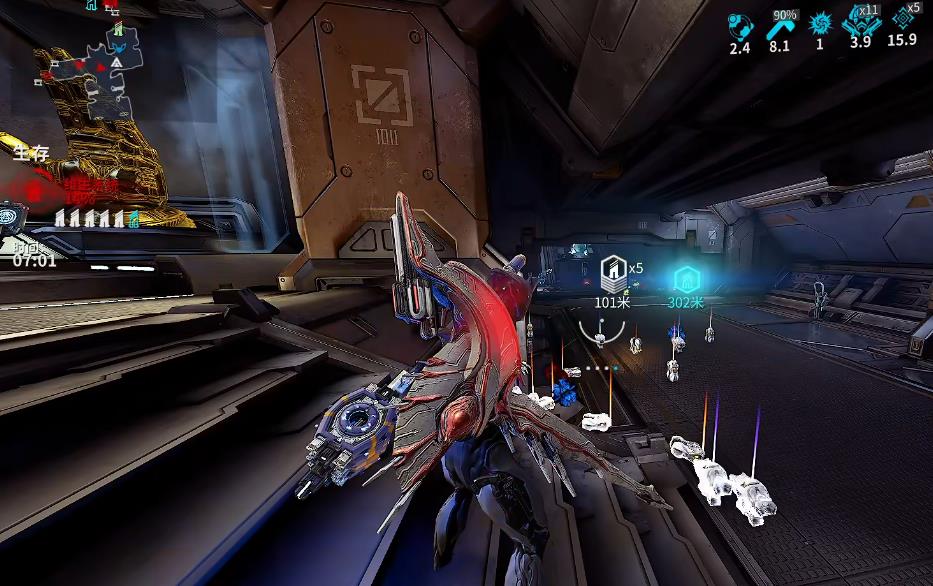The height and width of the screenshot is (586, 933).
Task: Select the glowing cyan hexagon objective marker
Action: click(x=686, y=278)
